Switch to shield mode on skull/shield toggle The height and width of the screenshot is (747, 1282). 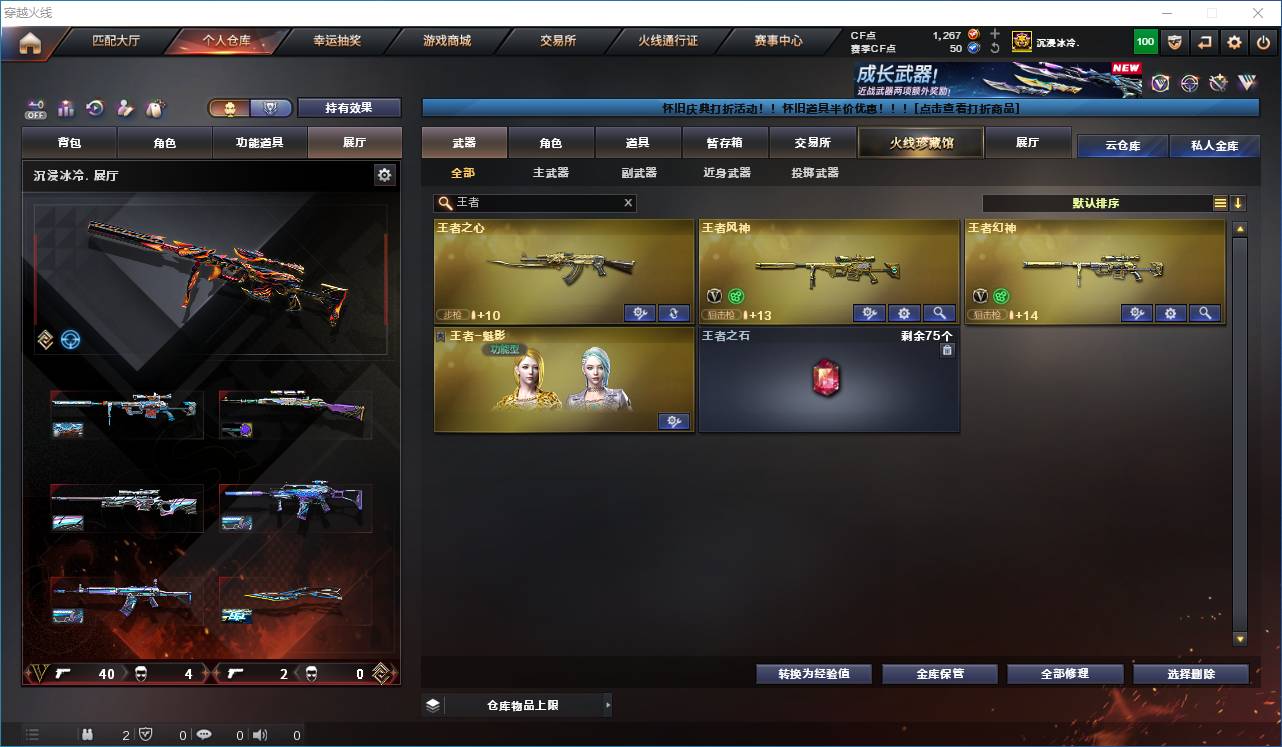pos(270,106)
